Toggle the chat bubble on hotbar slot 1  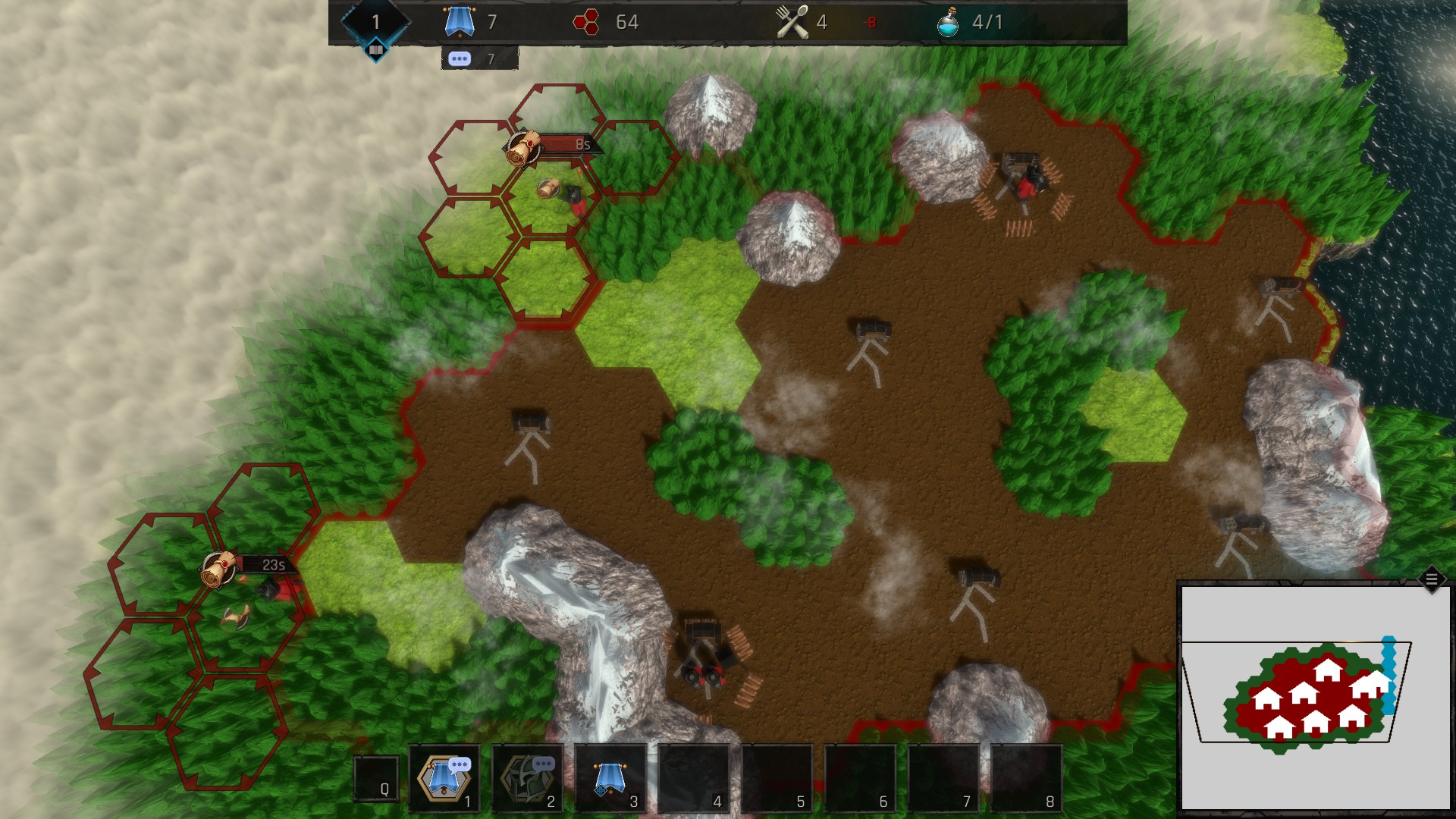(460, 766)
